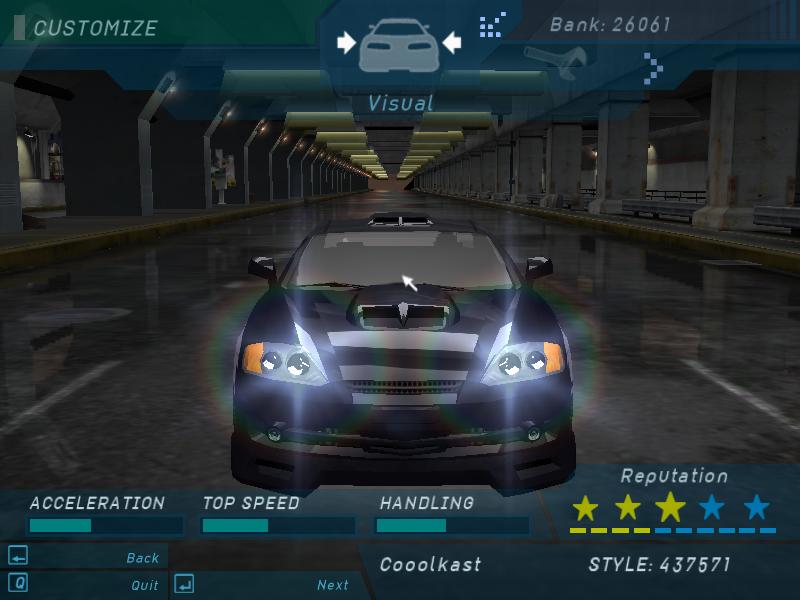Image resolution: width=800 pixels, height=600 pixels.
Task: Quit the customize screen
Action: tap(144, 585)
